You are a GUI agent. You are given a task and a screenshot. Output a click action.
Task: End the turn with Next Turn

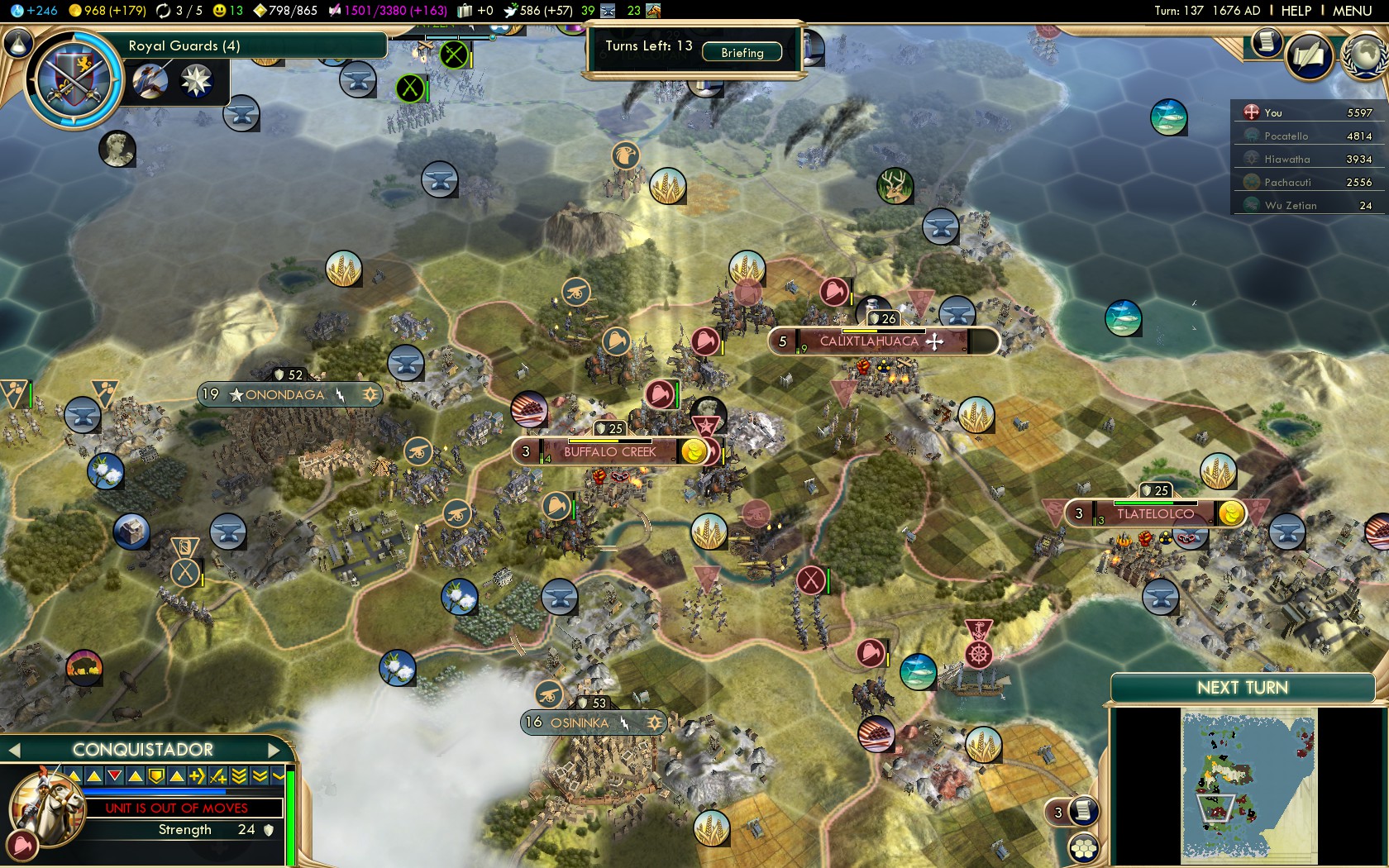pos(1242,688)
